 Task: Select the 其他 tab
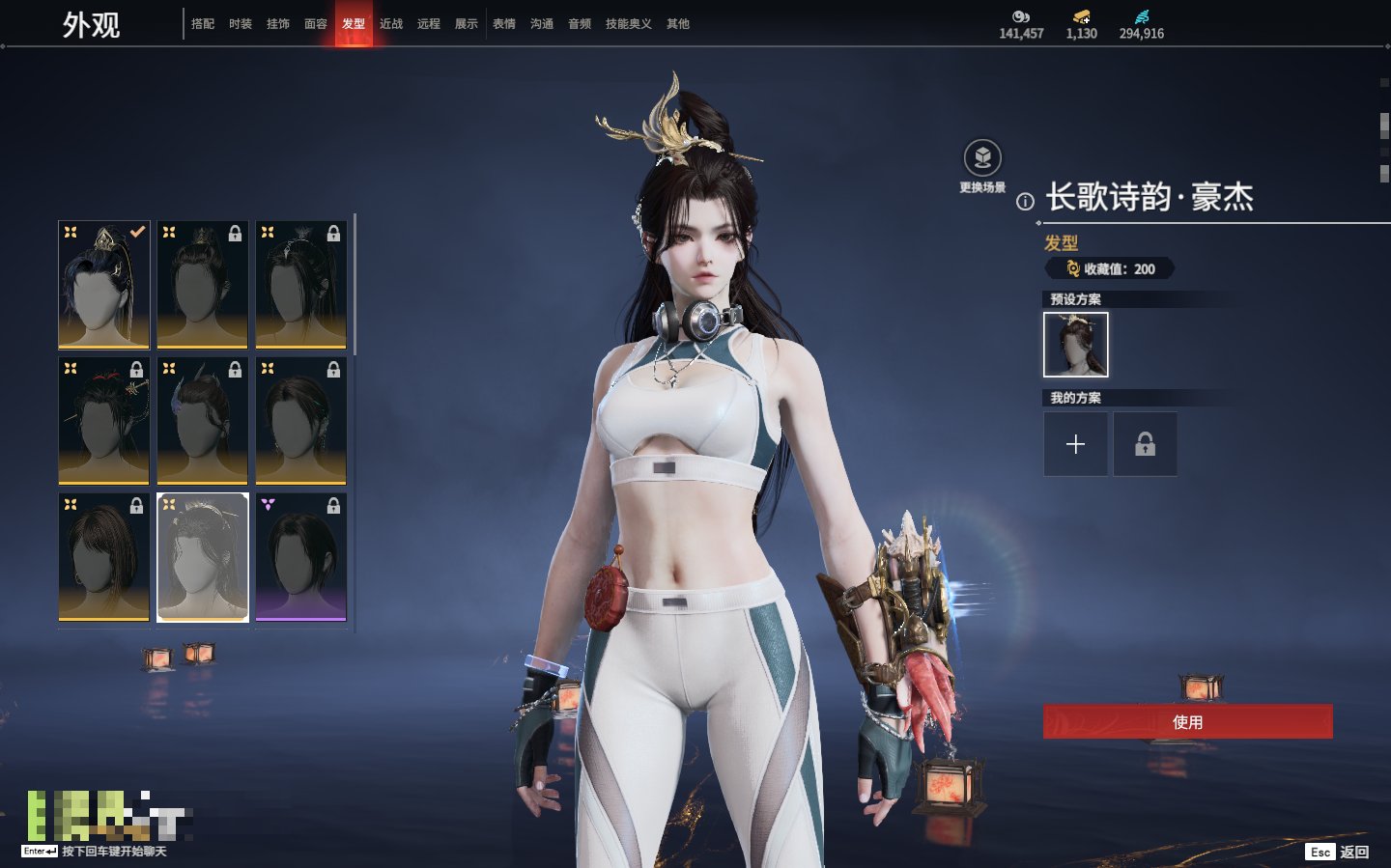click(x=678, y=24)
